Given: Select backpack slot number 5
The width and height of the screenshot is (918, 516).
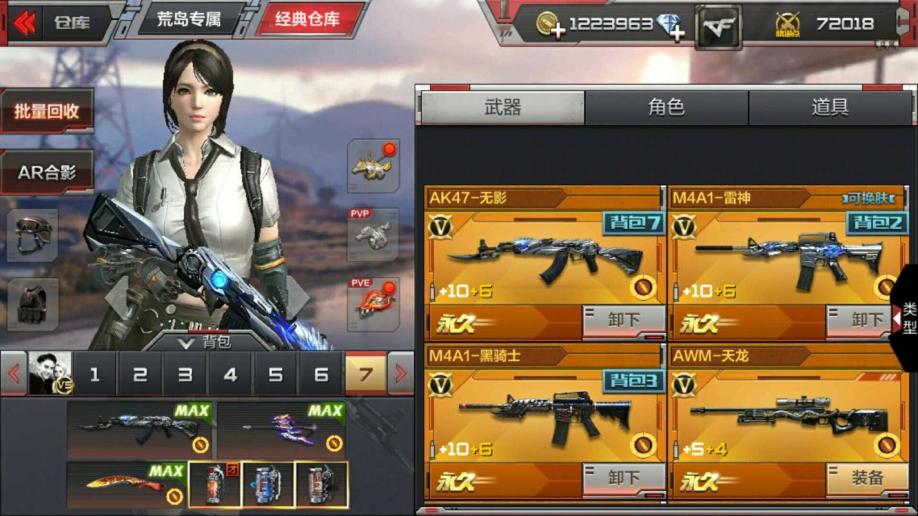Looking at the screenshot, I should (x=275, y=375).
